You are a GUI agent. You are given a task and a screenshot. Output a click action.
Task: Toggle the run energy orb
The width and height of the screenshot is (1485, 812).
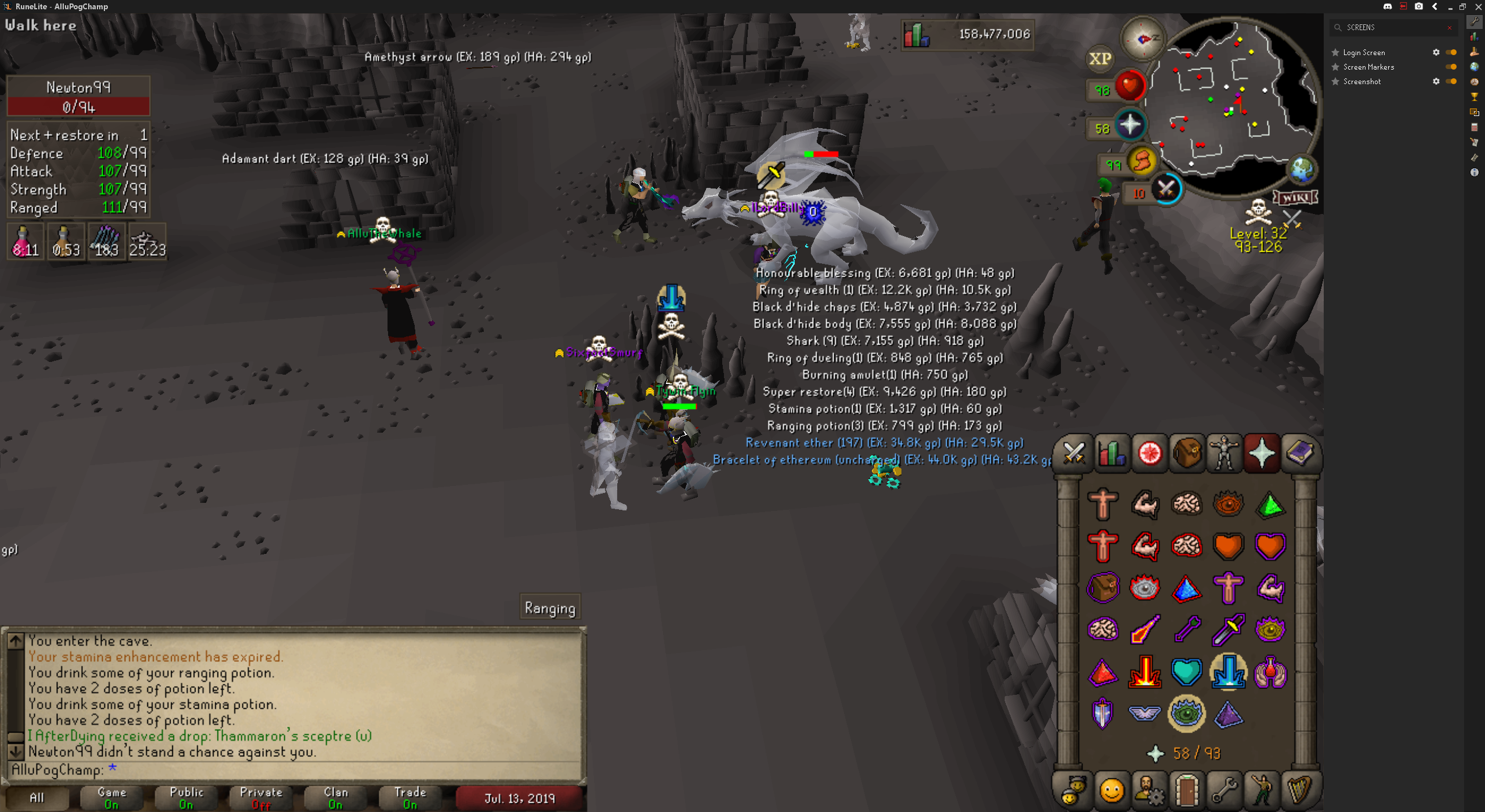1141,162
